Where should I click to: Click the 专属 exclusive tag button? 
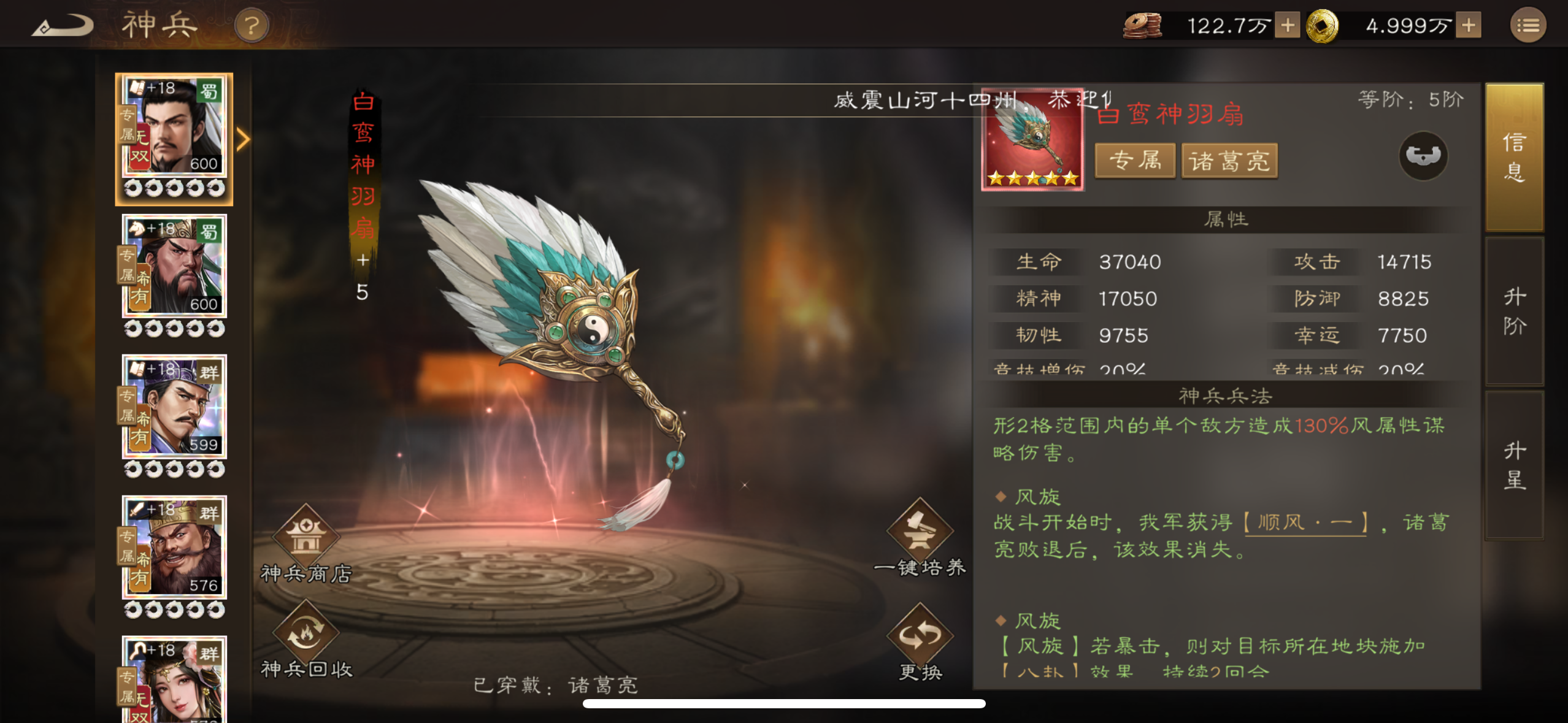point(1135,161)
